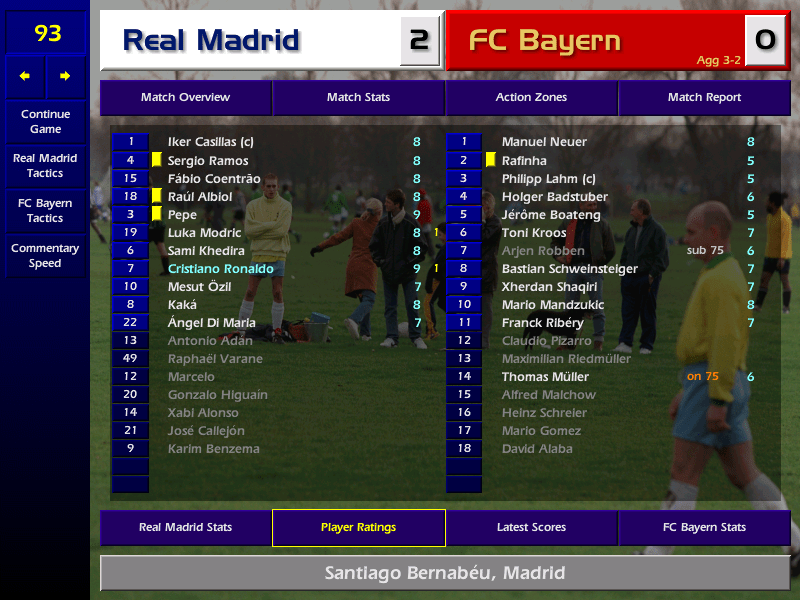Click the right yellow arrow button
800x600 pixels.
65,76
